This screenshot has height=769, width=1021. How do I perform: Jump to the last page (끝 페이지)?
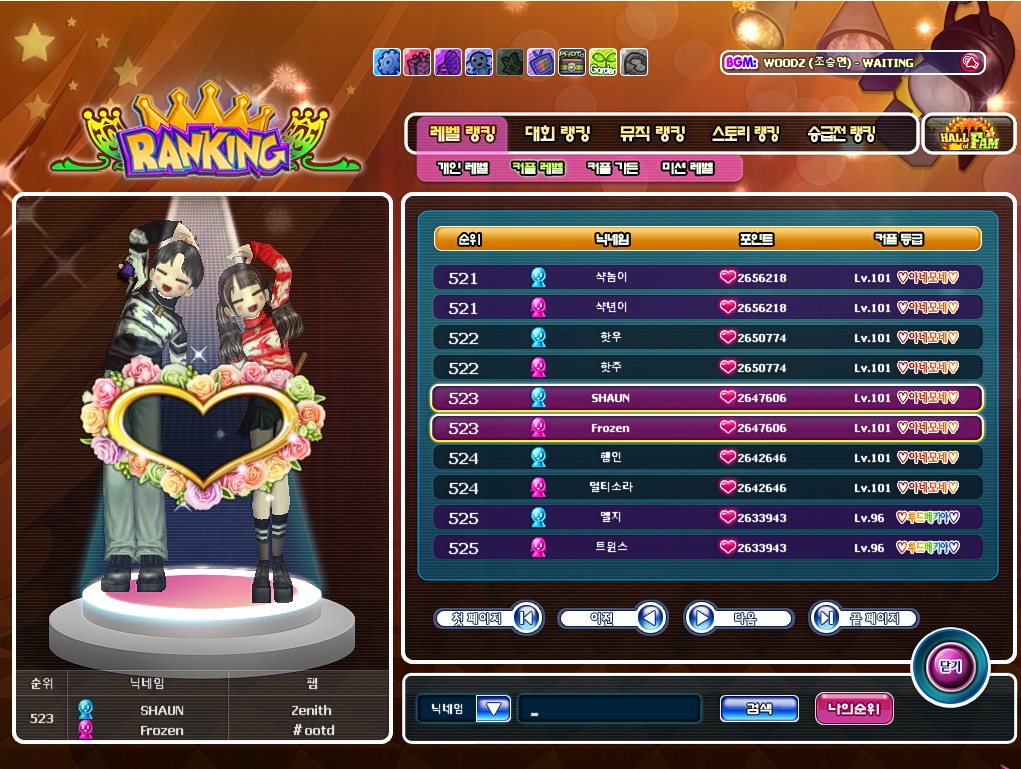point(863,619)
